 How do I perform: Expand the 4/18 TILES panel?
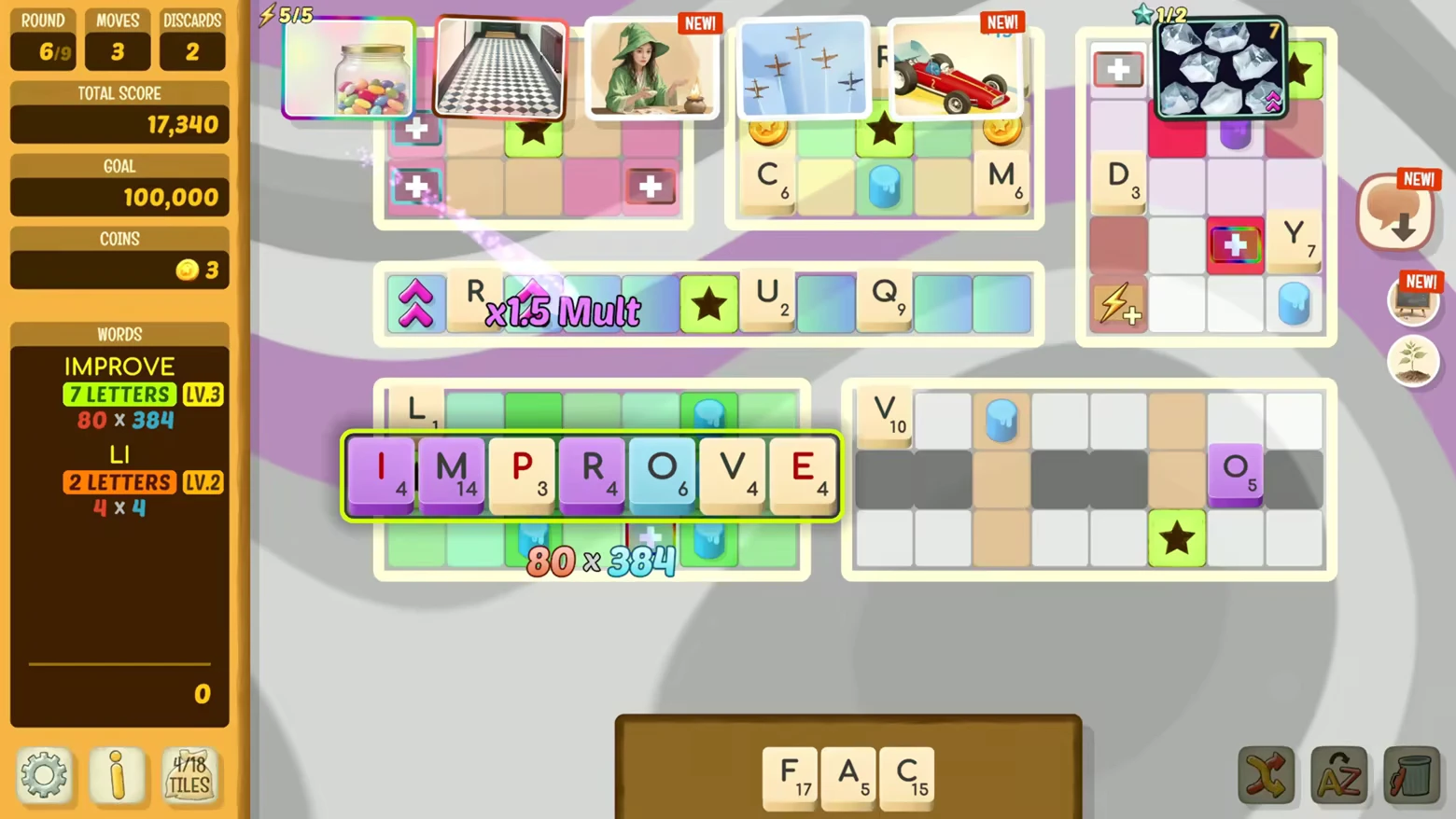click(190, 775)
